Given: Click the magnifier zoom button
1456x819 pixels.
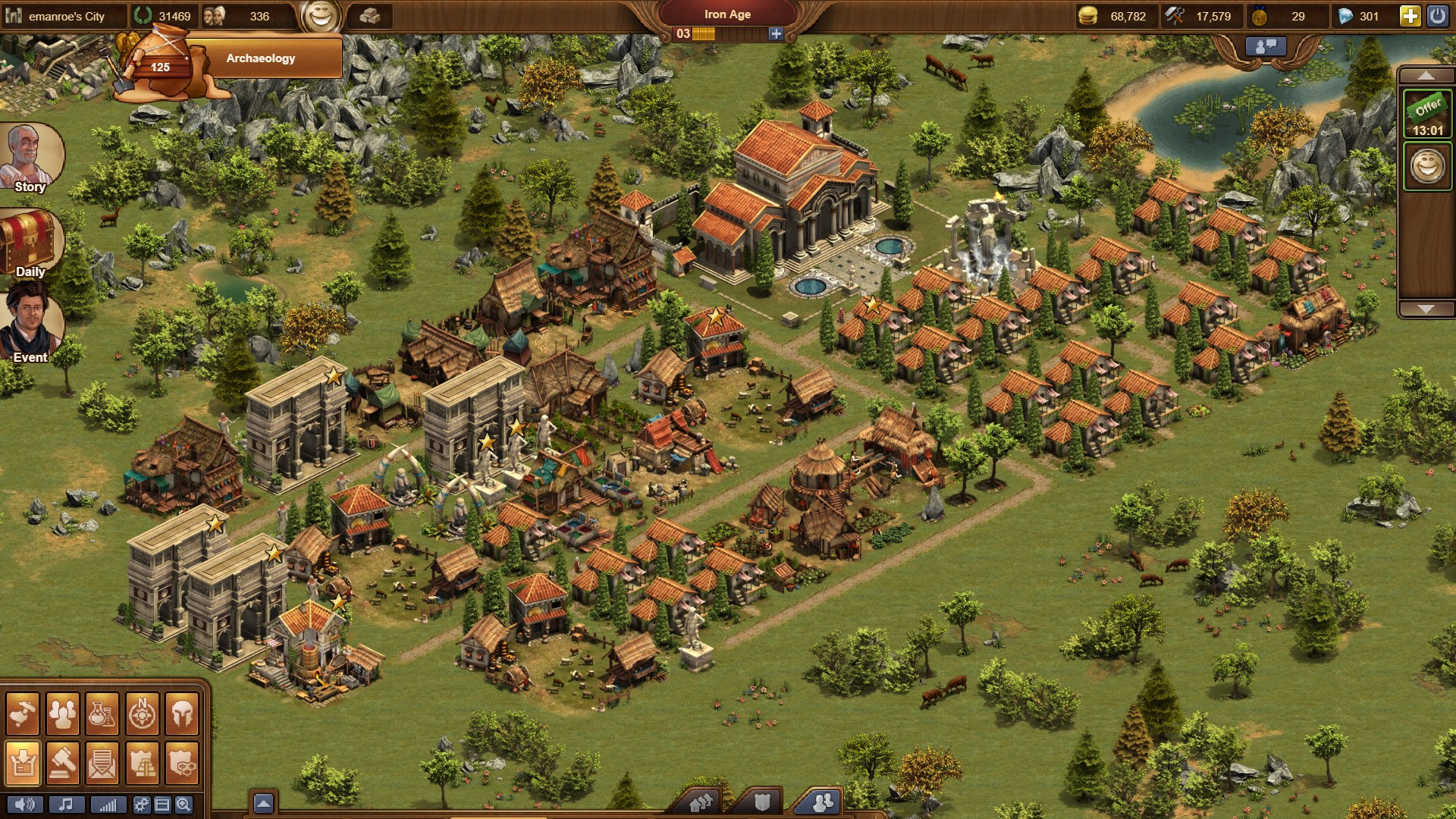Looking at the screenshot, I should point(184,805).
